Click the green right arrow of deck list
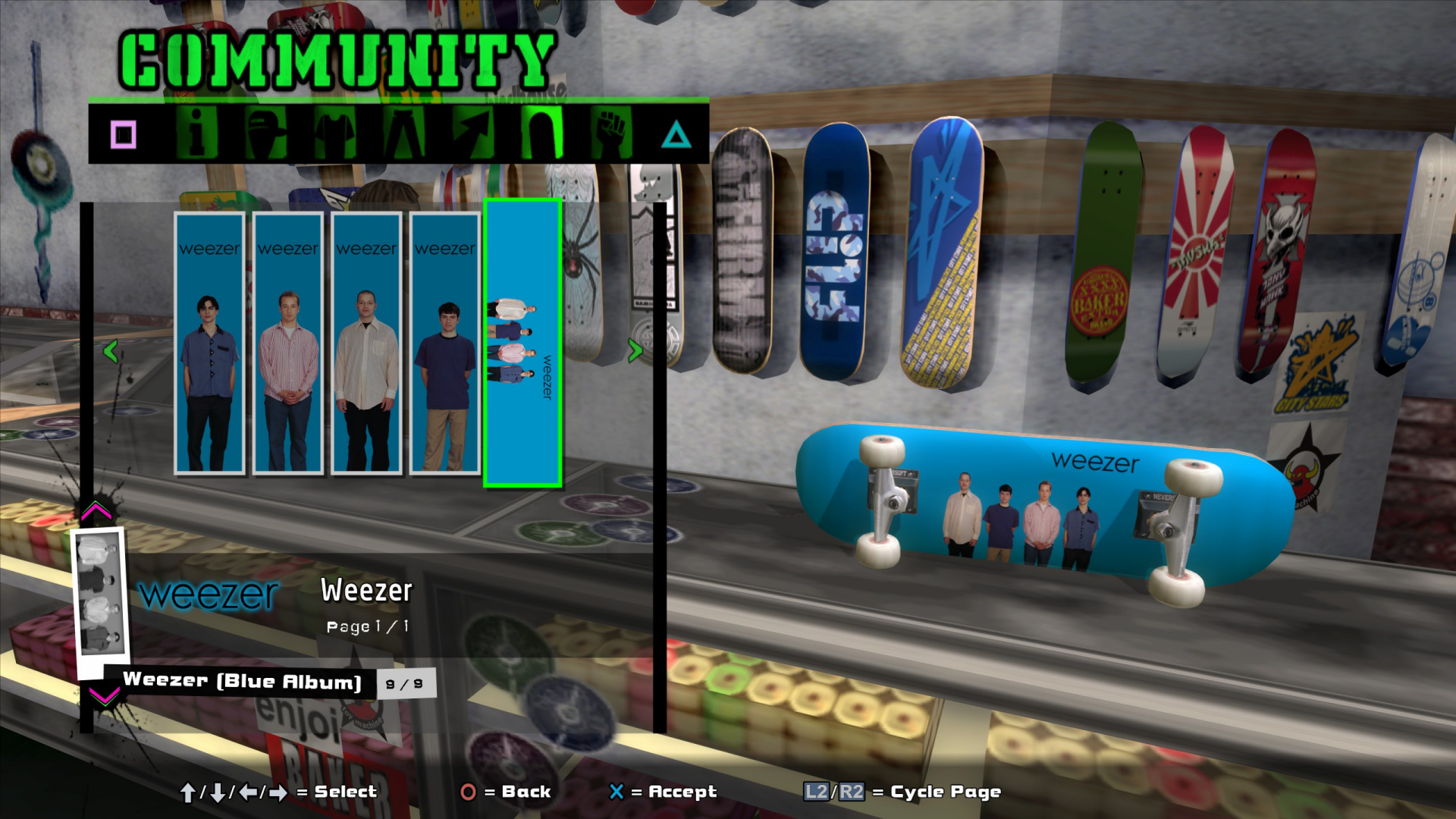This screenshot has height=819, width=1456. pos(635,350)
